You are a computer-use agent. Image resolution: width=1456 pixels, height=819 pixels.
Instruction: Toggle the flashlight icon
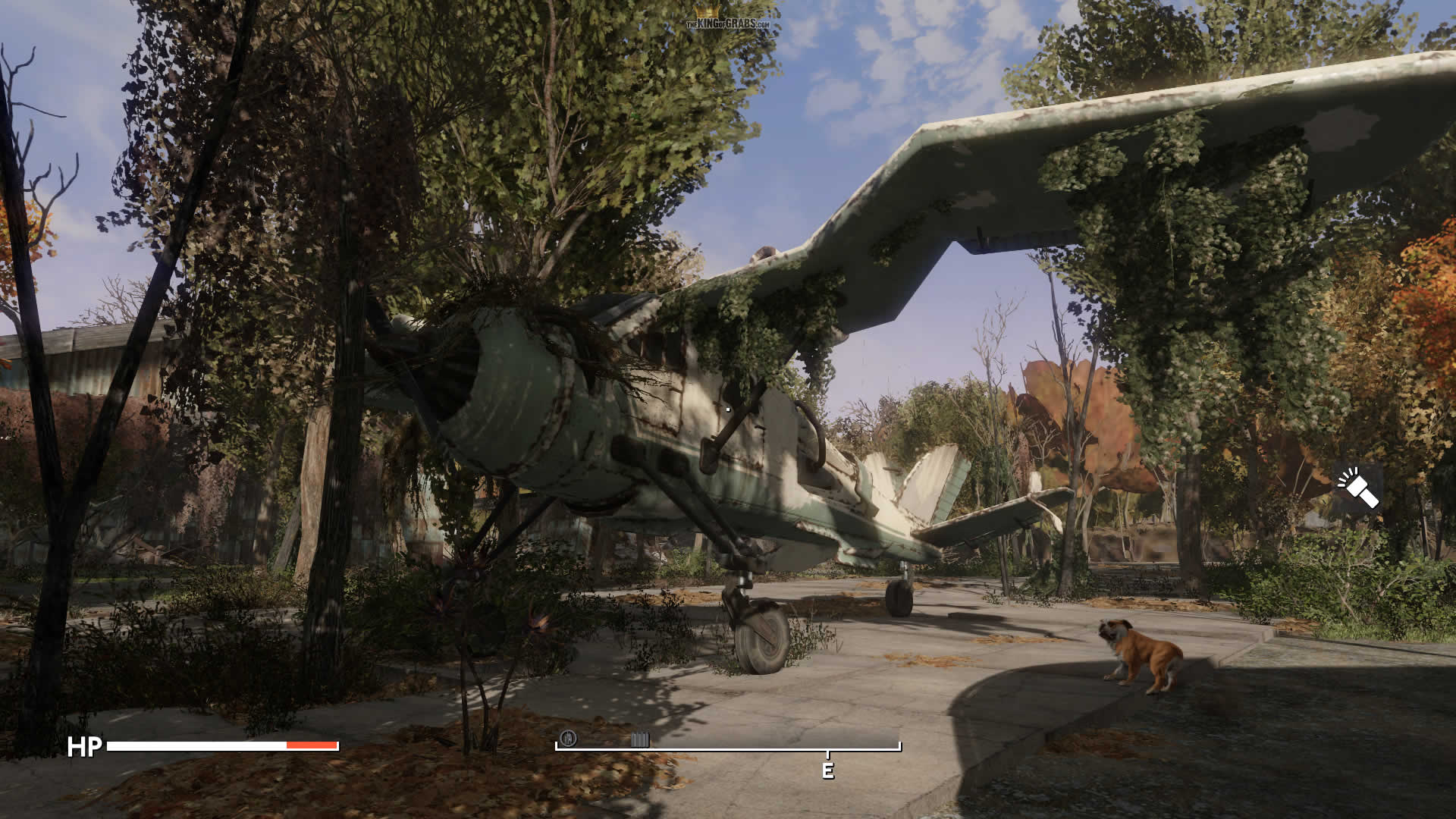(1358, 489)
